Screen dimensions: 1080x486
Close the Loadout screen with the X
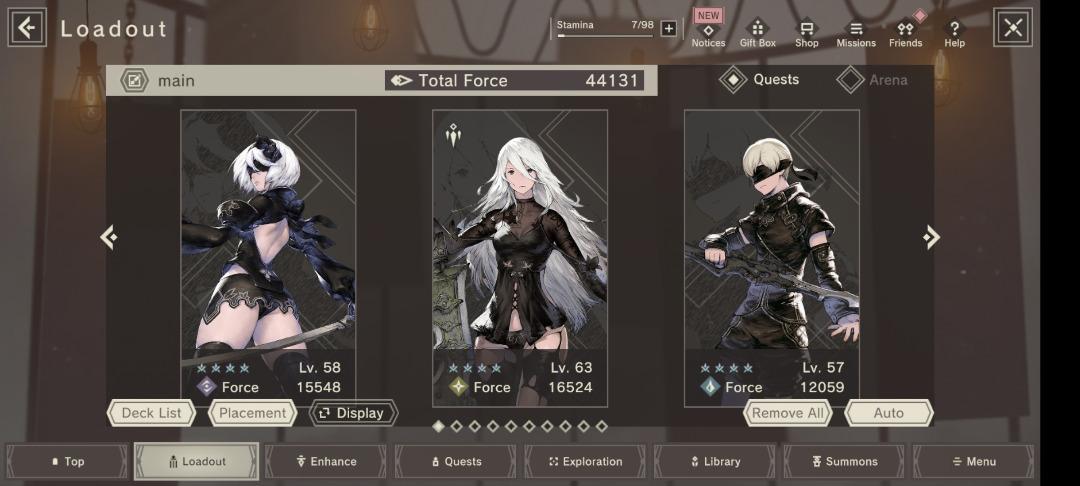(1012, 28)
